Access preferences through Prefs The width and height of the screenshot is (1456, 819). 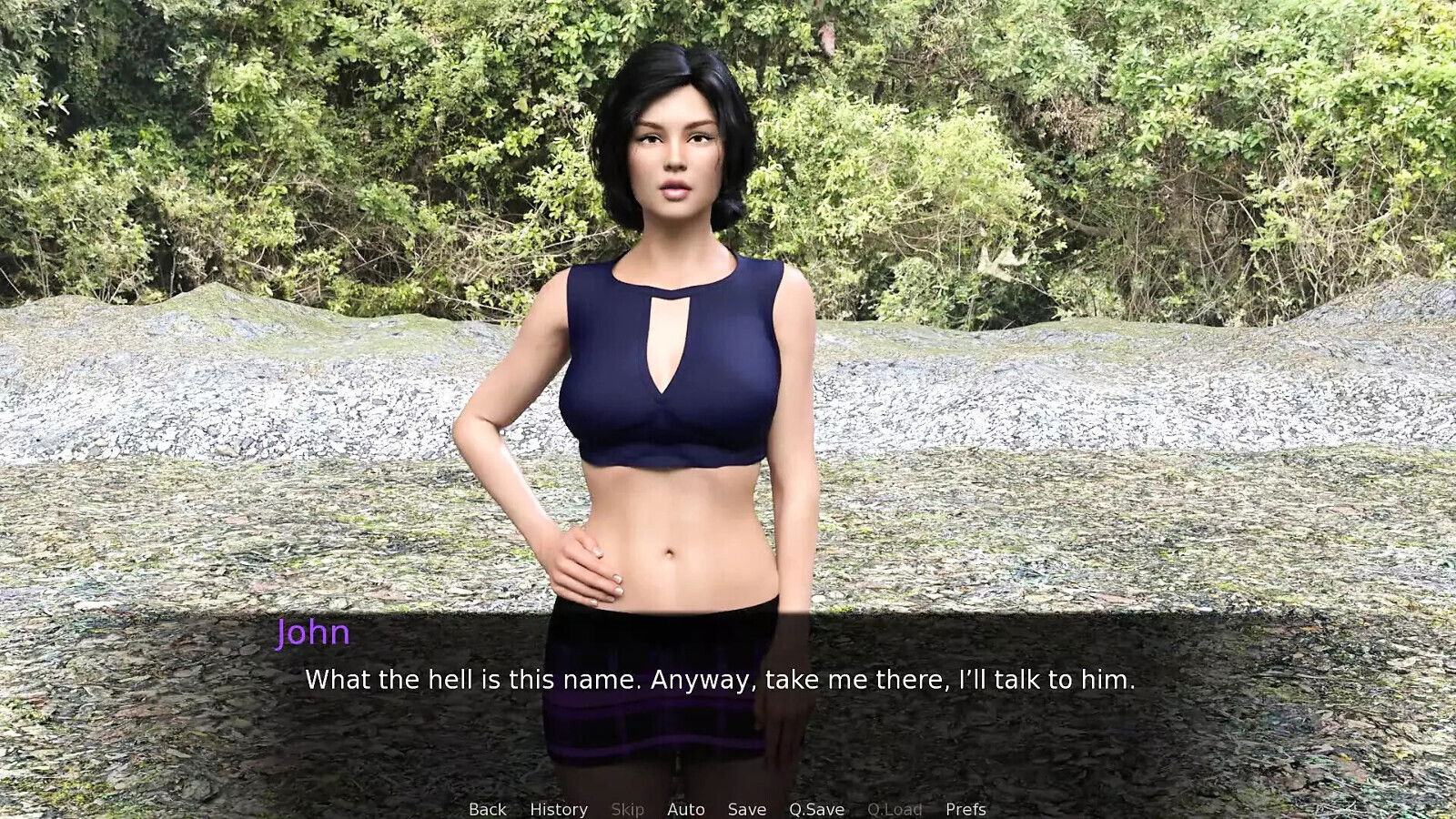[966, 808]
